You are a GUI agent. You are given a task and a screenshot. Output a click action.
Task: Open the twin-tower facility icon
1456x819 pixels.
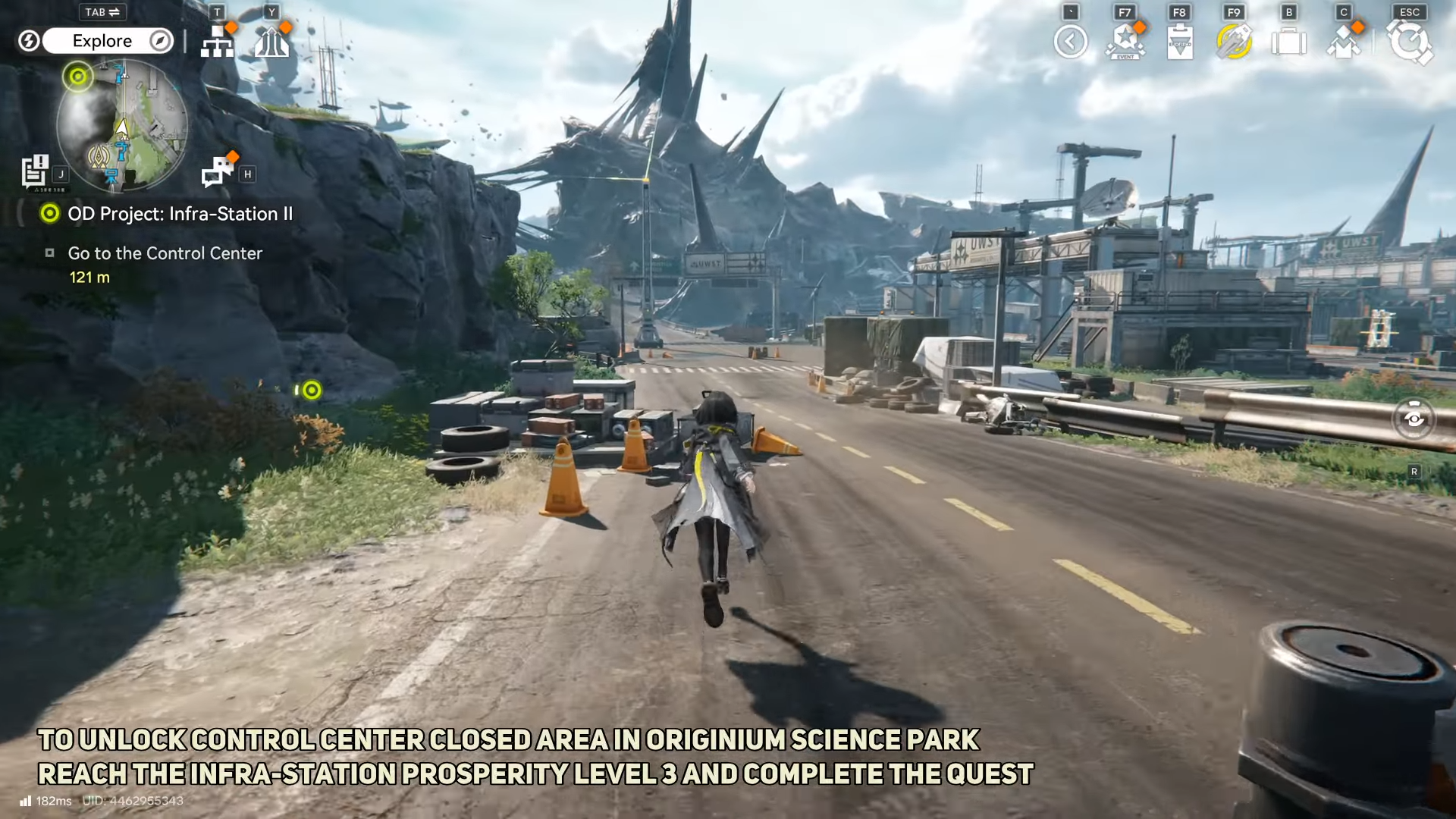271,42
